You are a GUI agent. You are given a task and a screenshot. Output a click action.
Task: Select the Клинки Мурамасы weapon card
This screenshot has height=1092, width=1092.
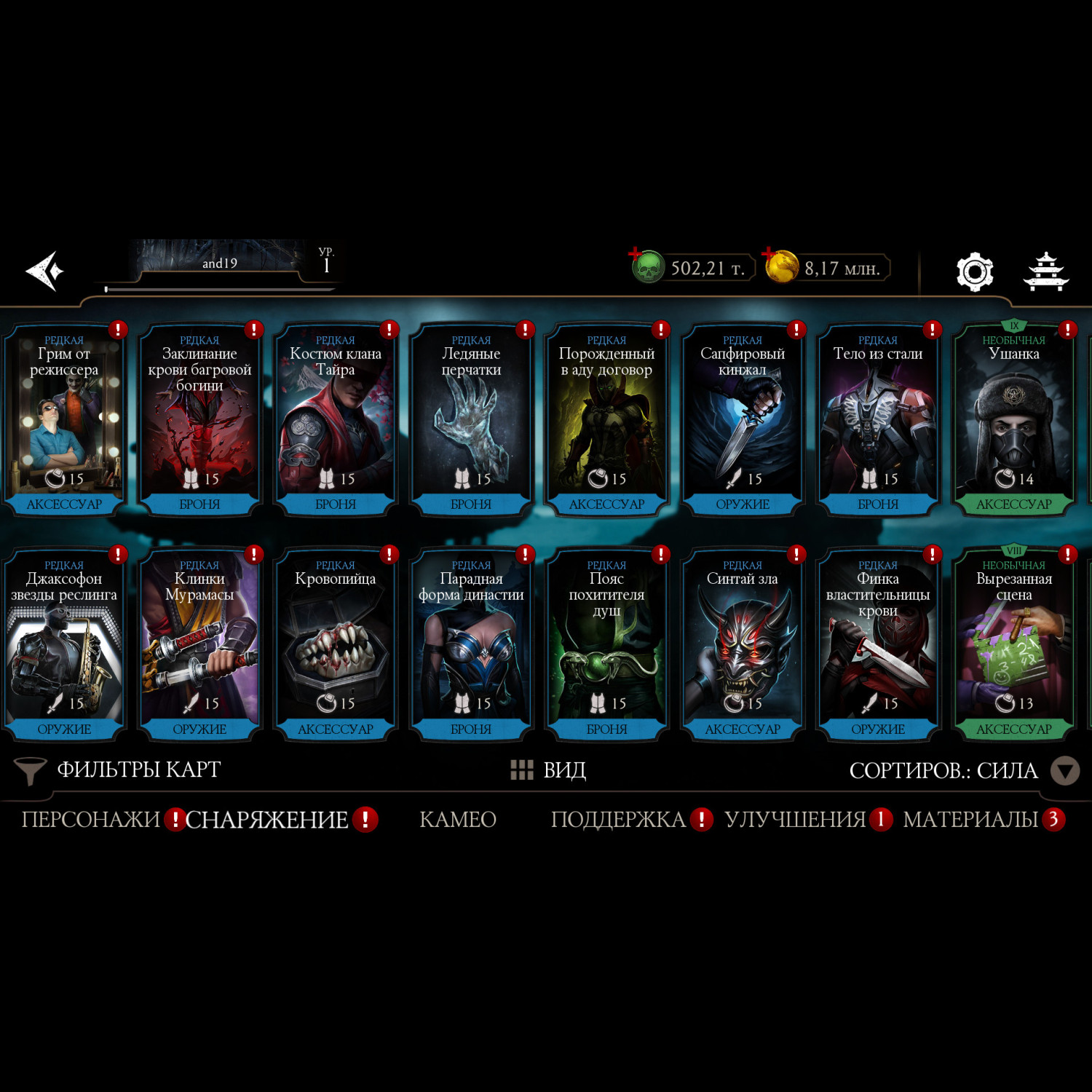199,645
